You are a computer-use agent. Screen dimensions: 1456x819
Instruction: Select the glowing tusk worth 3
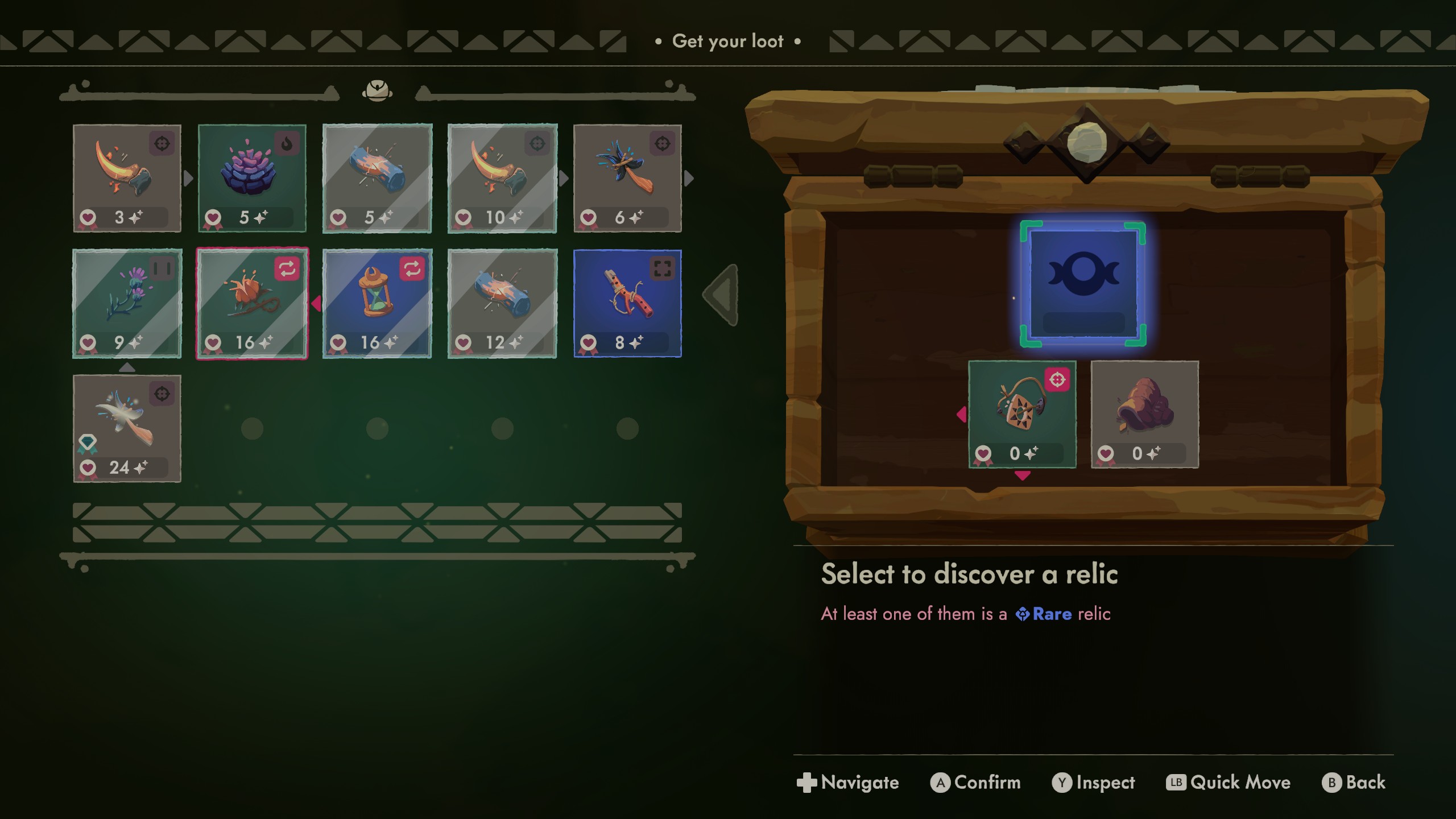127,178
